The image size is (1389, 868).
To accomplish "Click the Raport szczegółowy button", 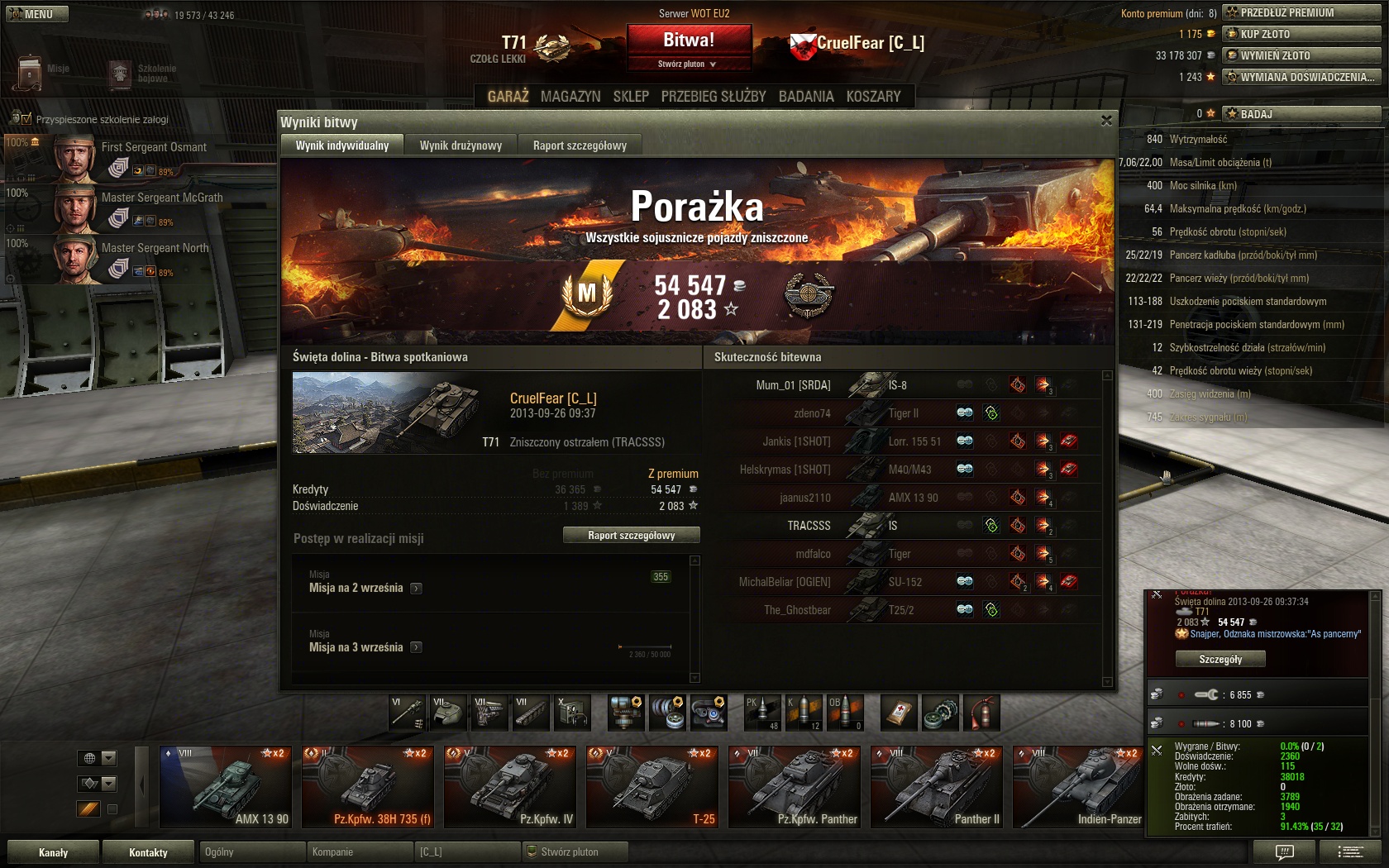I will tap(631, 536).
